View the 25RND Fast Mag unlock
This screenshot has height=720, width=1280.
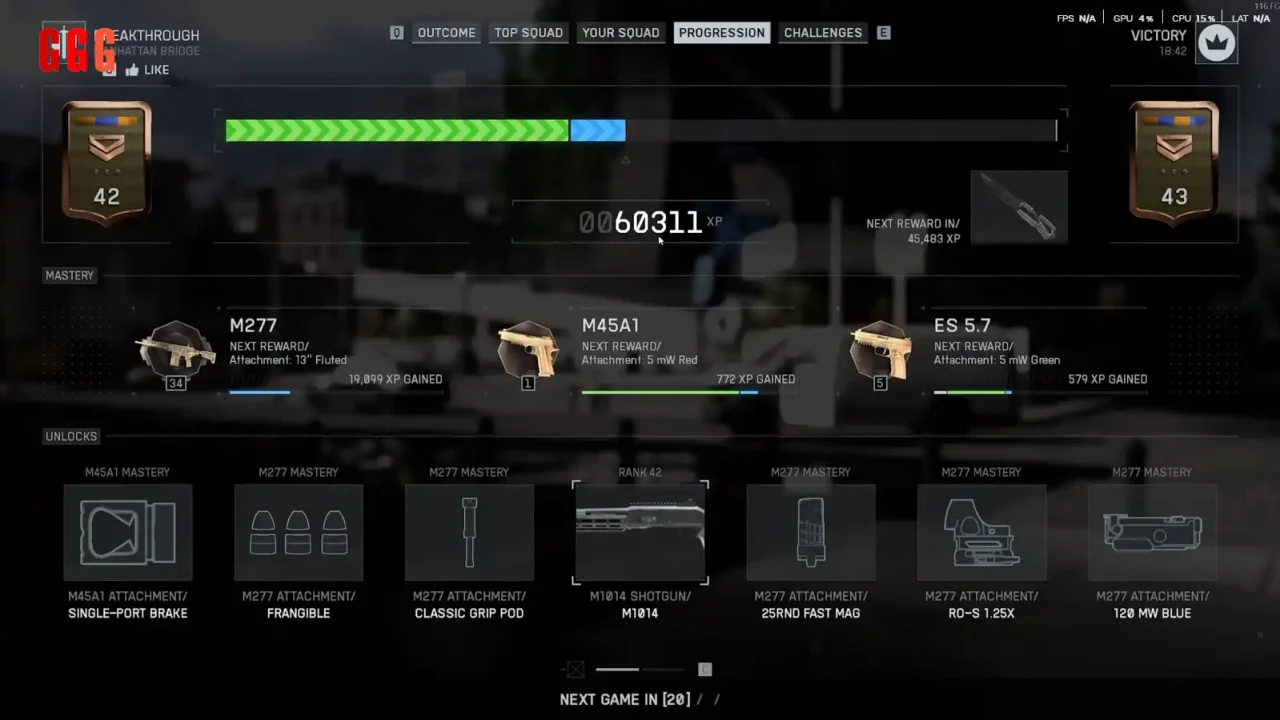click(811, 533)
